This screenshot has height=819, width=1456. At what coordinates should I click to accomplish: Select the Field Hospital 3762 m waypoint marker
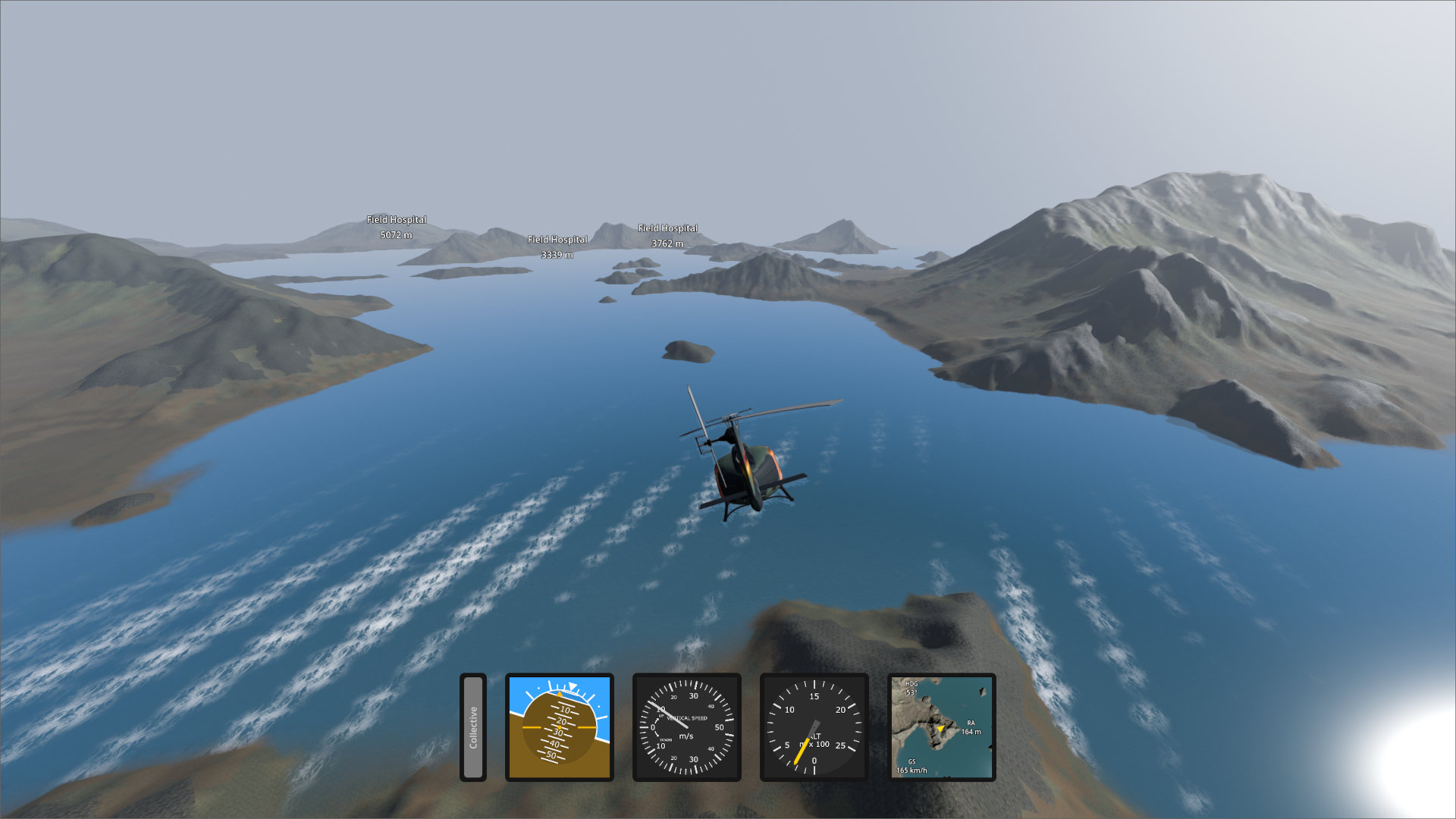pos(667,235)
